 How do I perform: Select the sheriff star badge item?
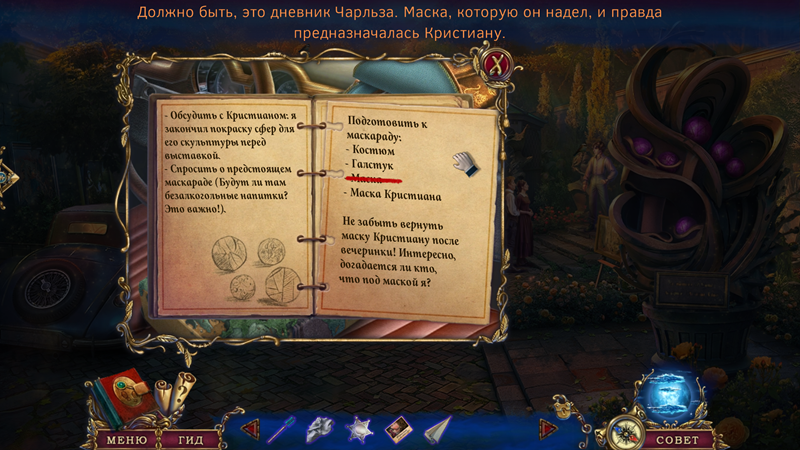pyautogui.click(x=358, y=430)
